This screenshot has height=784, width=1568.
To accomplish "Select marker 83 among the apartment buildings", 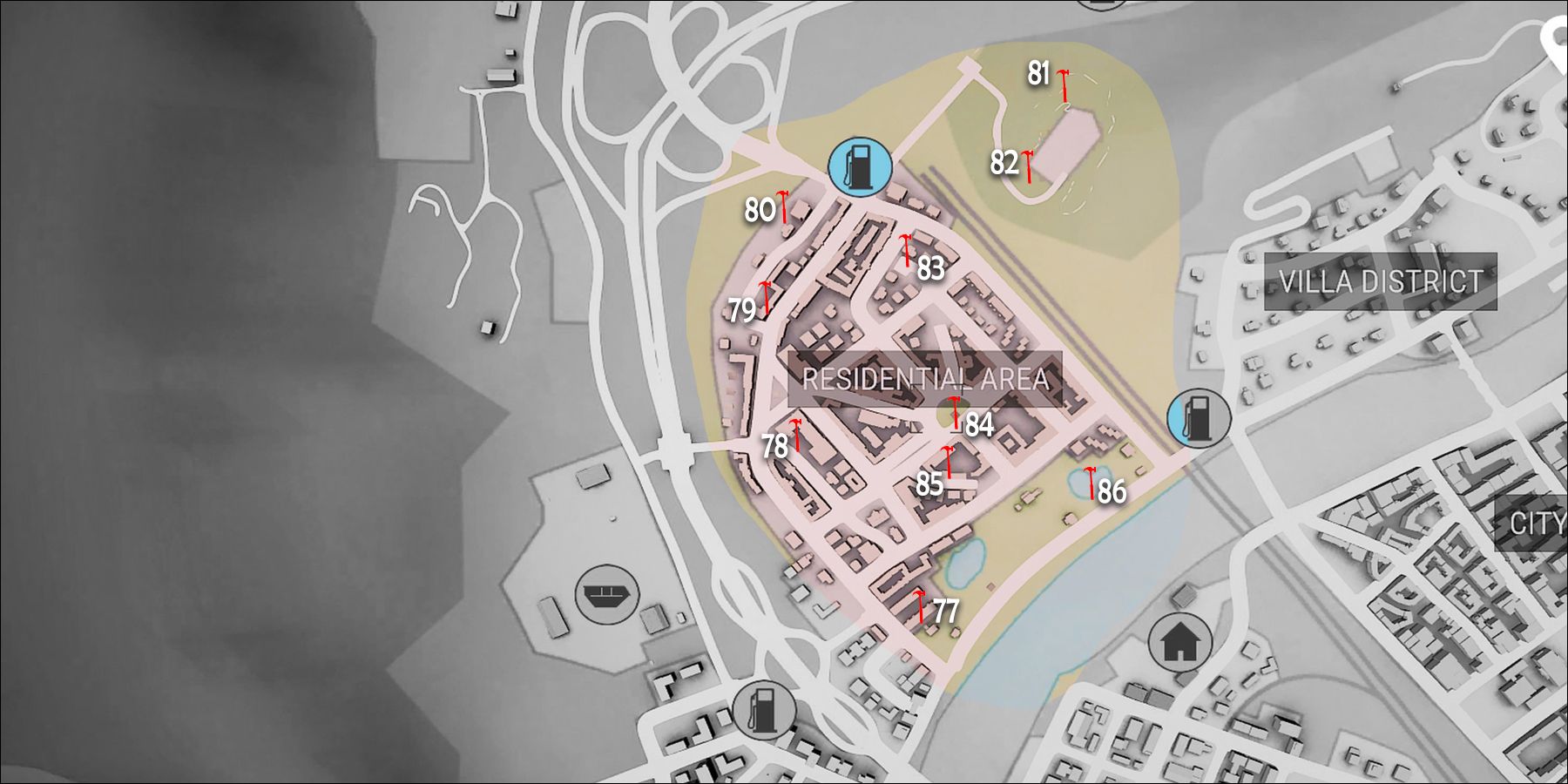I will [907, 248].
